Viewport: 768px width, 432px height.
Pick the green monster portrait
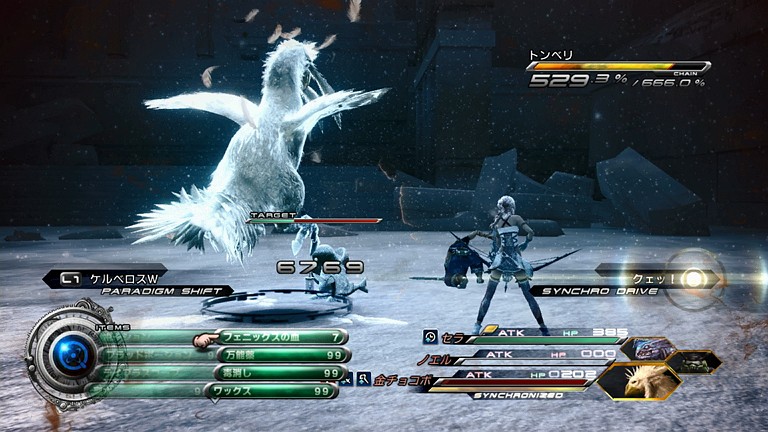click(695, 362)
